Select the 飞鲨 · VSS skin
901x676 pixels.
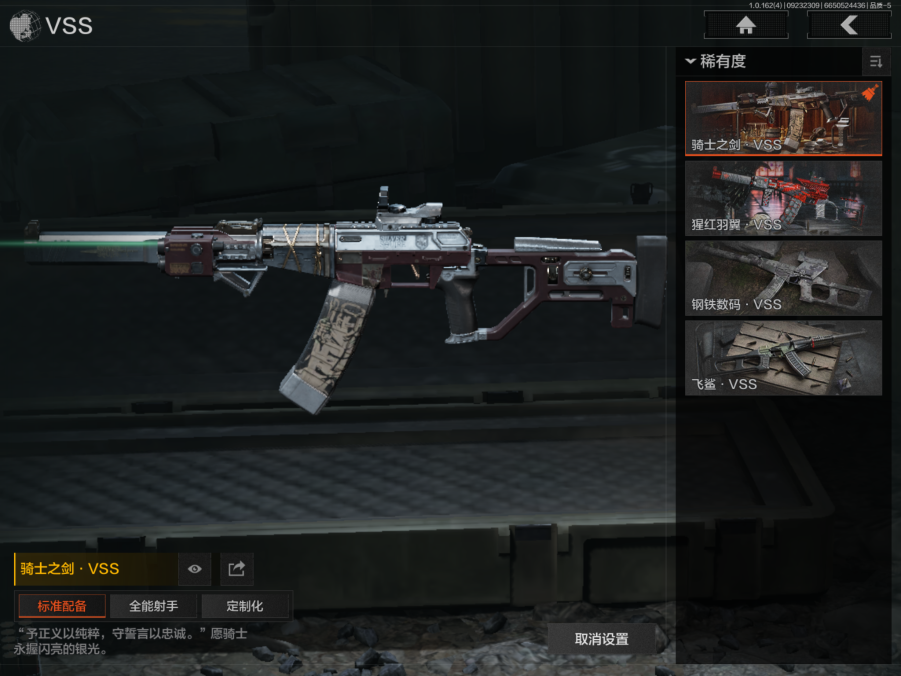click(783, 358)
